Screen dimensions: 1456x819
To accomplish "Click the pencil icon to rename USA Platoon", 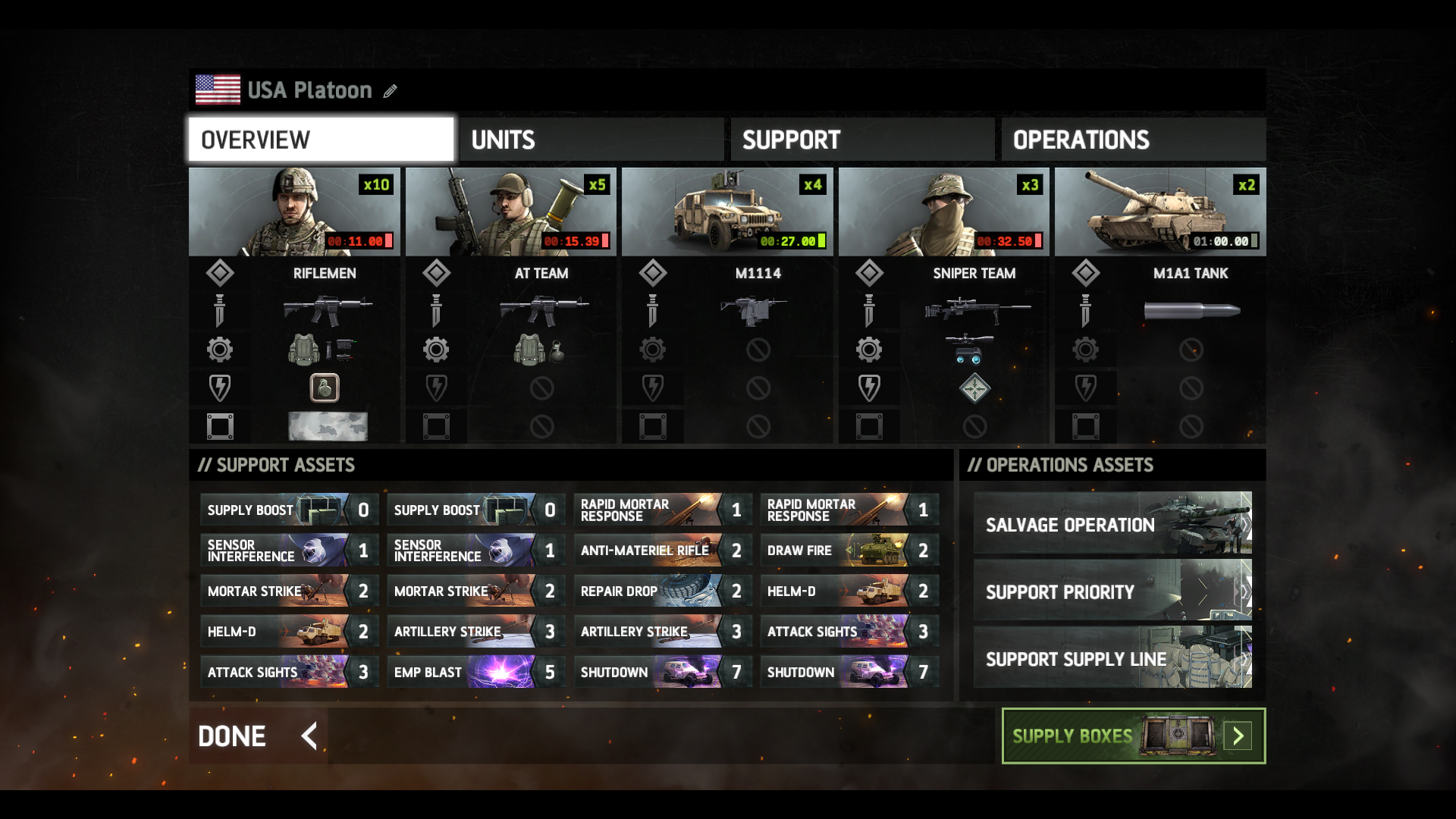I will (391, 91).
